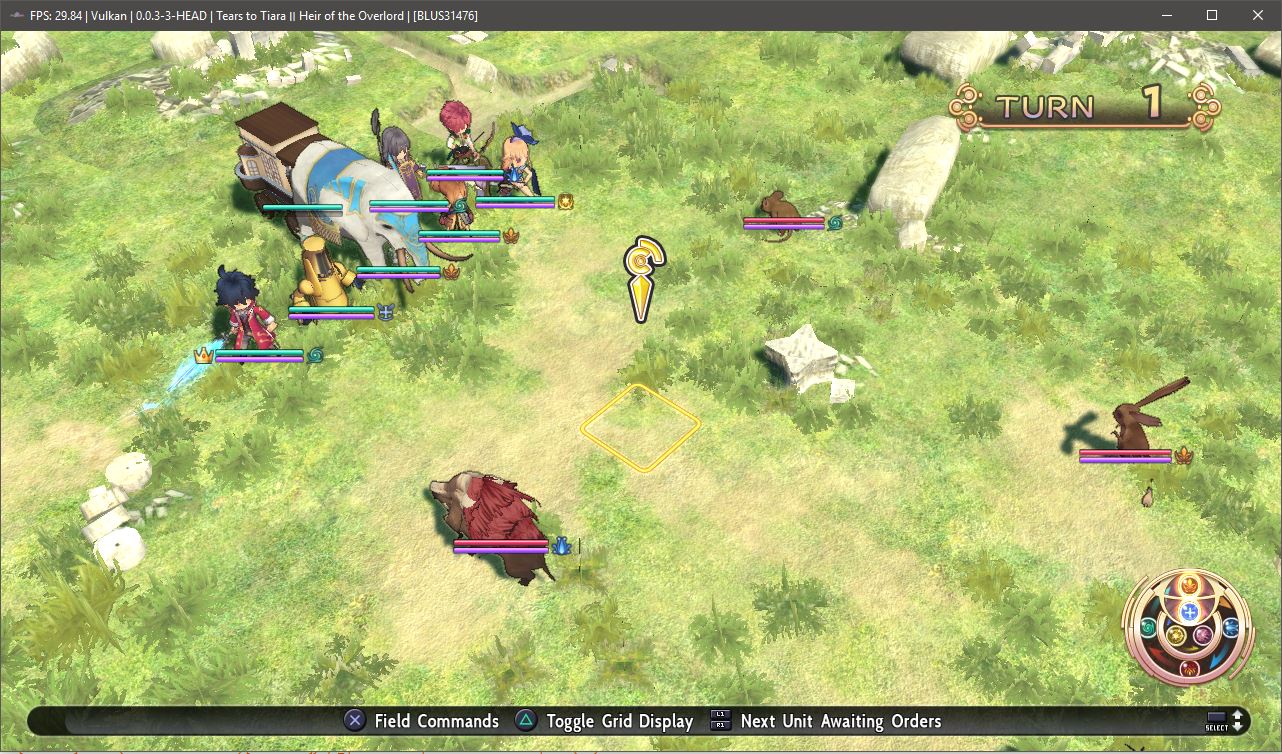
Task: Click the elemental wheel emblem
Action: point(1189,628)
